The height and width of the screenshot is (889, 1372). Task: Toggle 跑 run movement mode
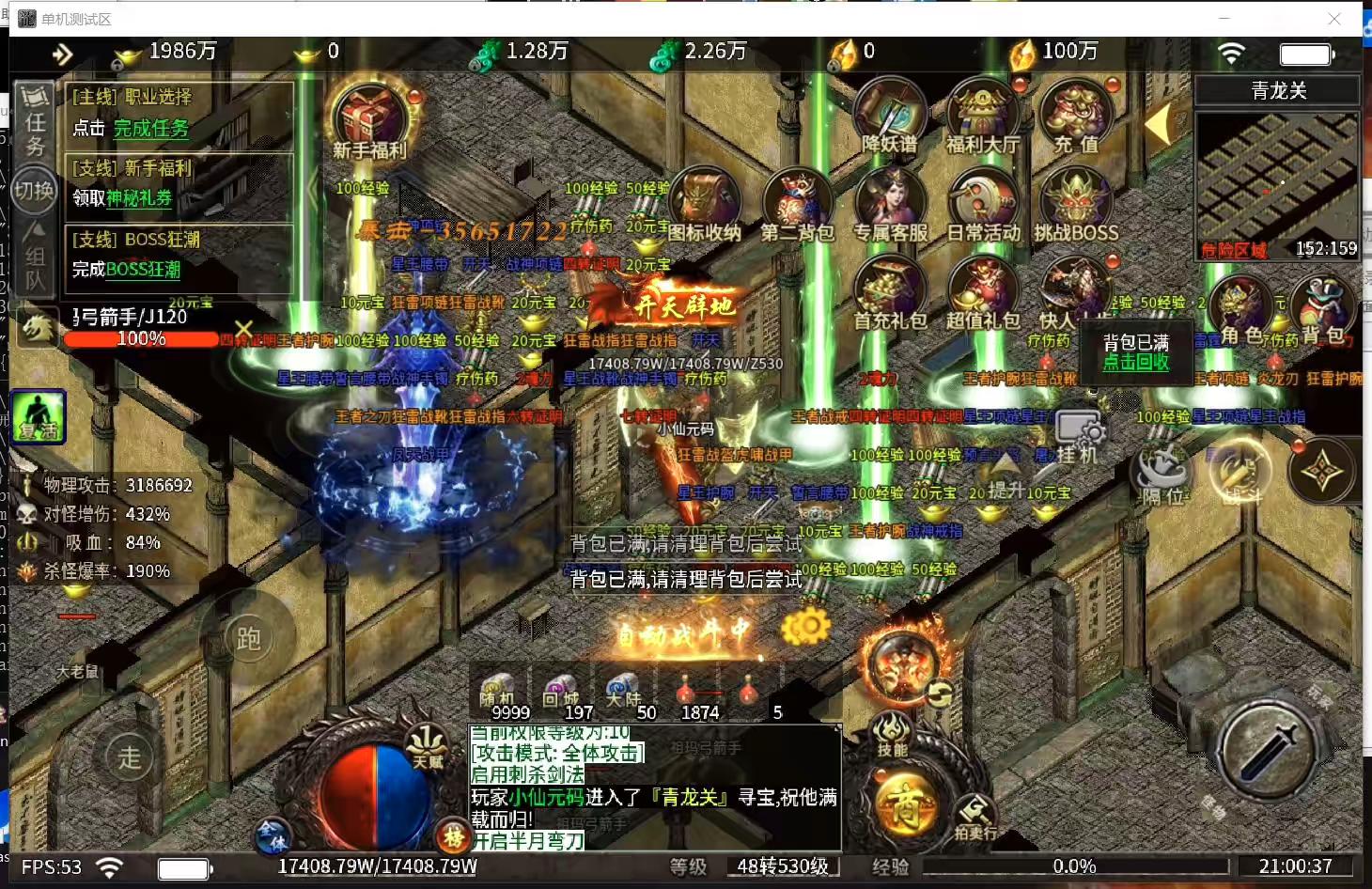(249, 637)
